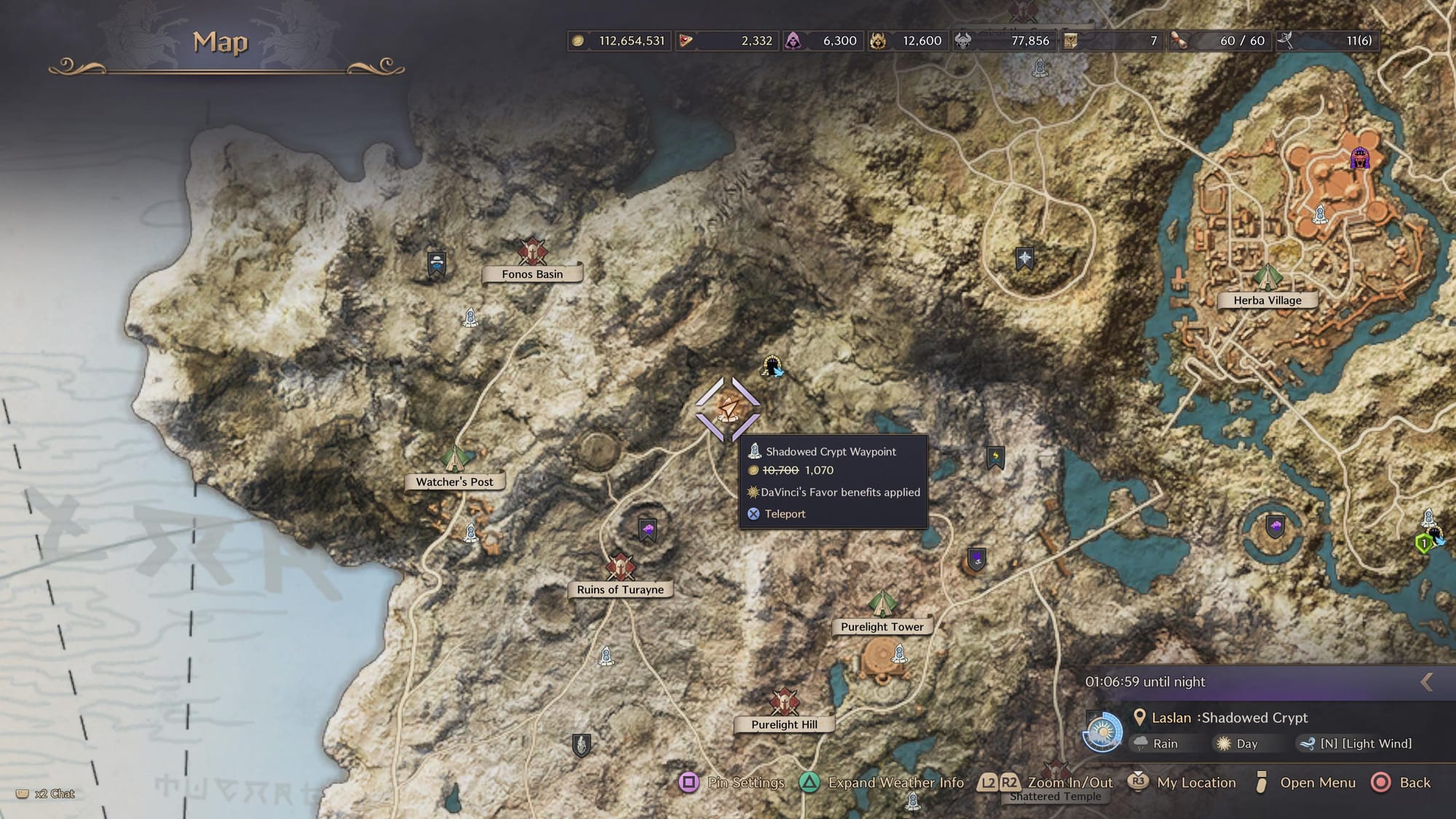Center map on My Location
Screen dimensions: 1456x819
[1182, 783]
